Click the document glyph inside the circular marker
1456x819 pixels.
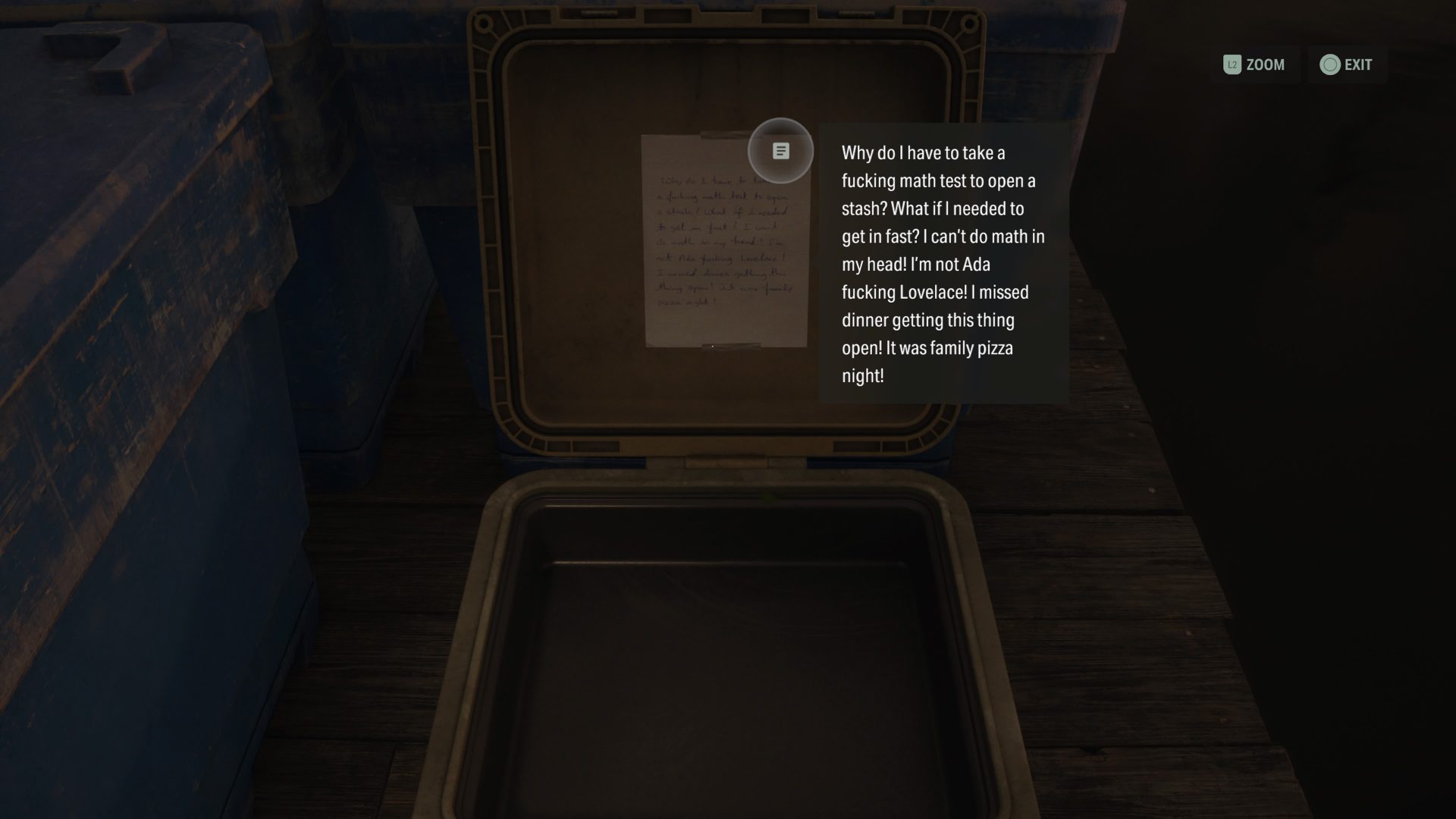[x=780, y=150]
